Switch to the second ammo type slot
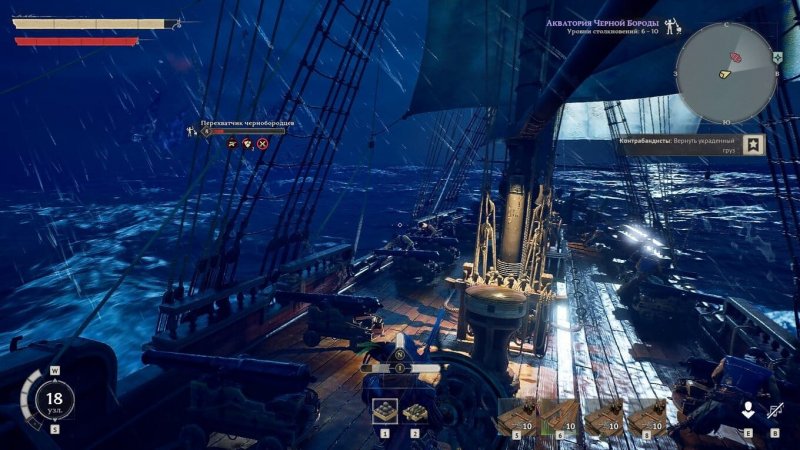 pos(415,411)
